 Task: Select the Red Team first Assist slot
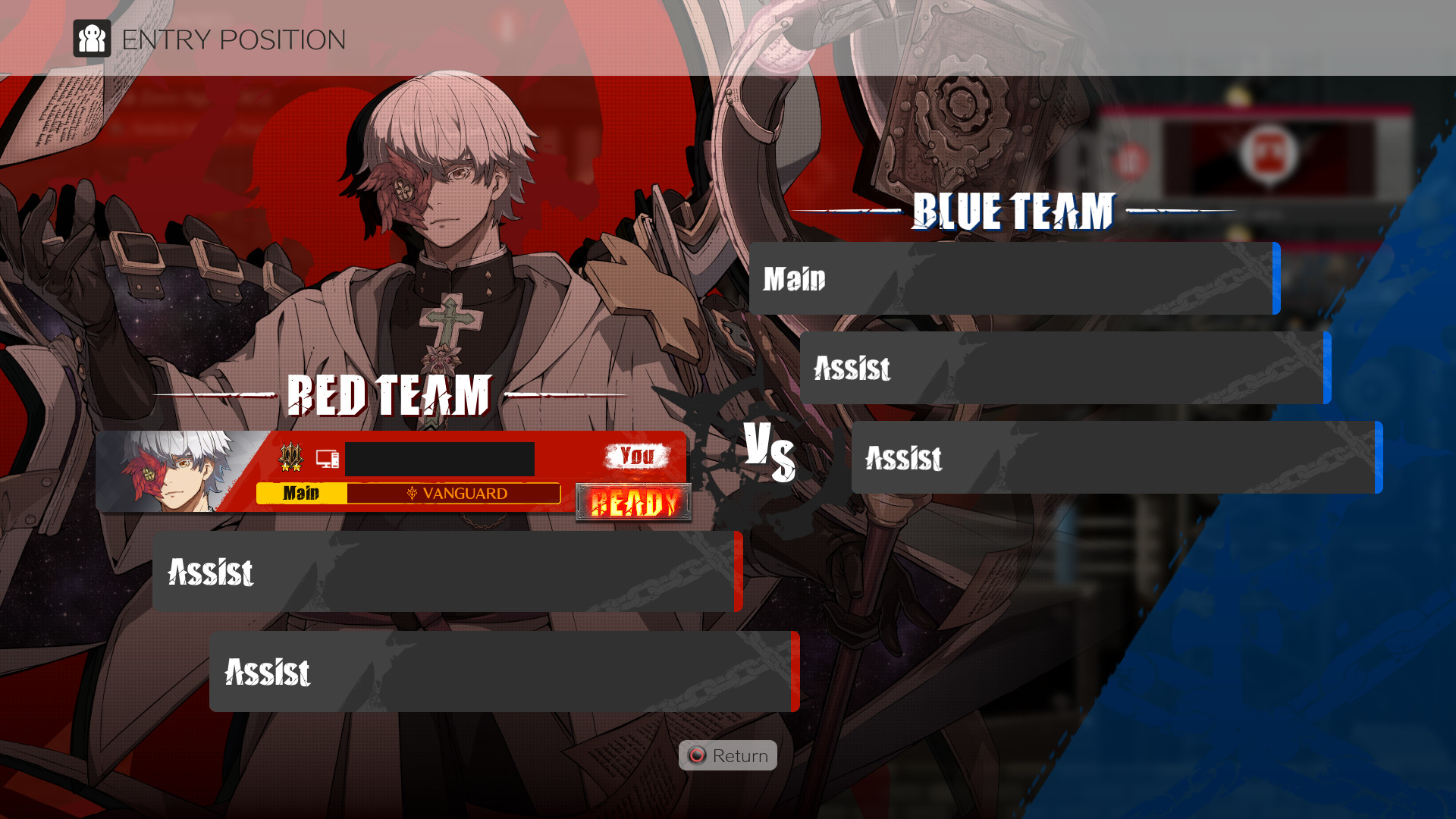(447, 574)
